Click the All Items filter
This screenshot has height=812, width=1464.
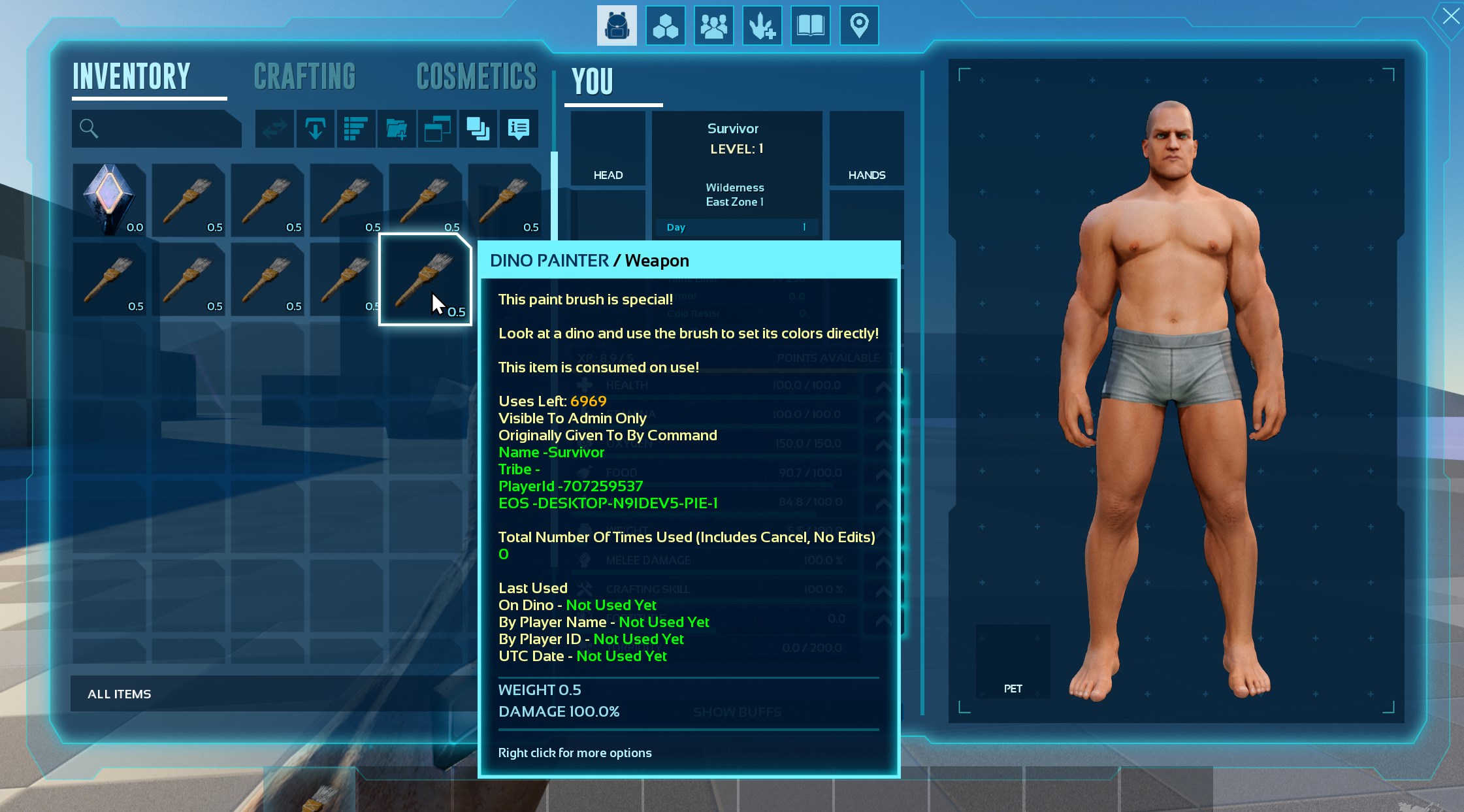click(120, 694)
